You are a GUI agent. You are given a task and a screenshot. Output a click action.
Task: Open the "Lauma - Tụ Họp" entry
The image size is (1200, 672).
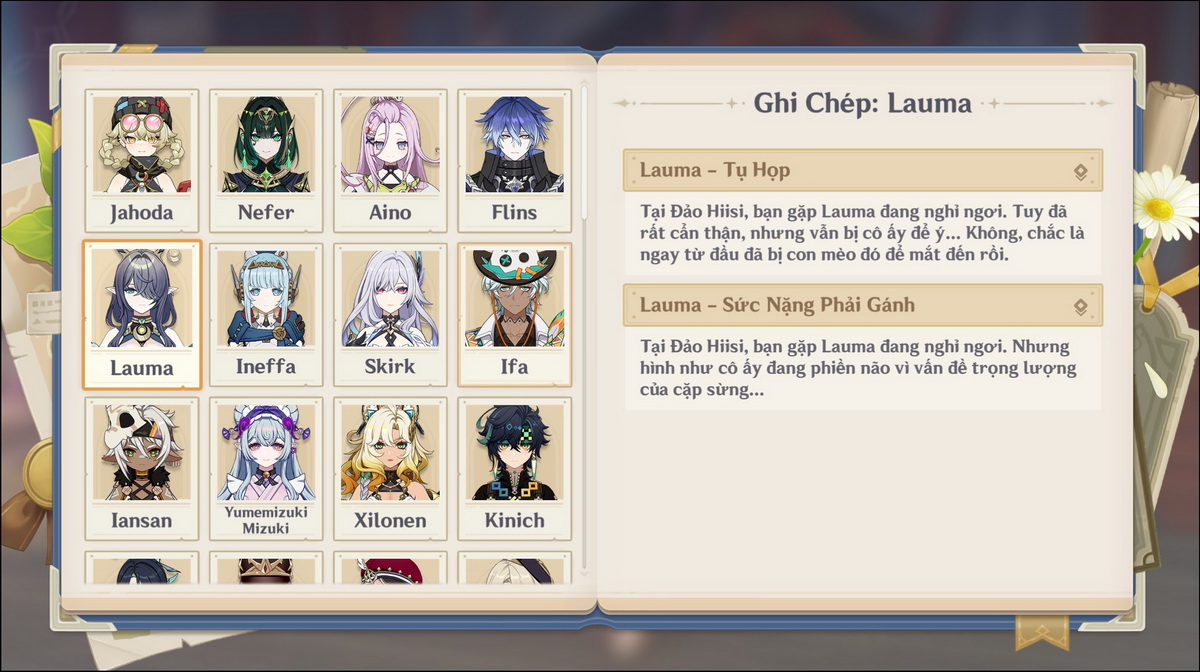point(862,170)
